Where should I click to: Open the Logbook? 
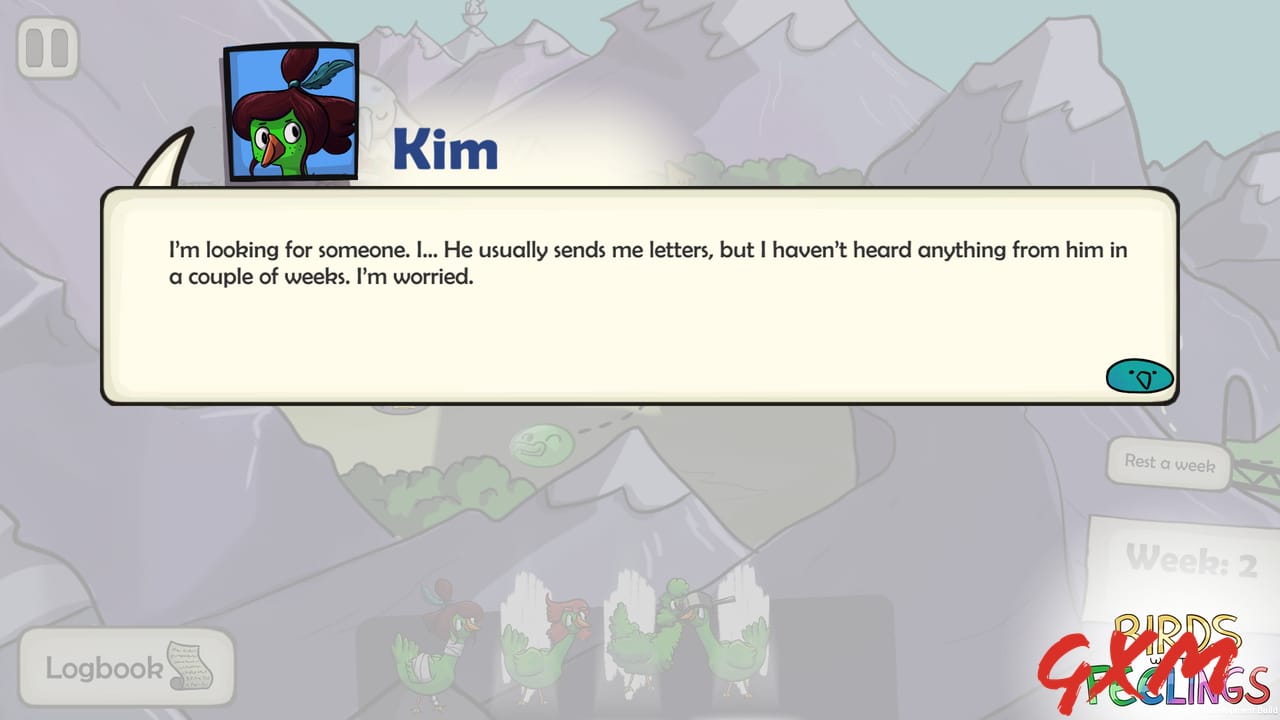tap(105, 665)
